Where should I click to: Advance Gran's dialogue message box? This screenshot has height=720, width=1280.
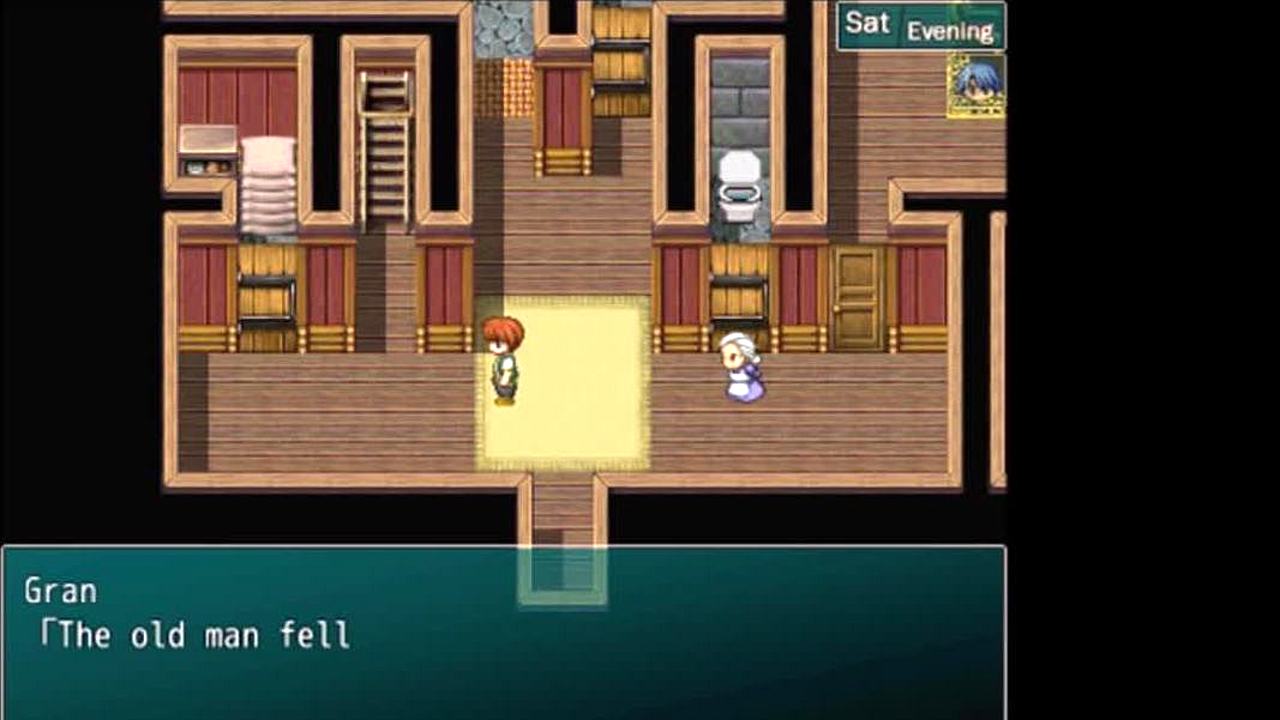coord(503,632)
